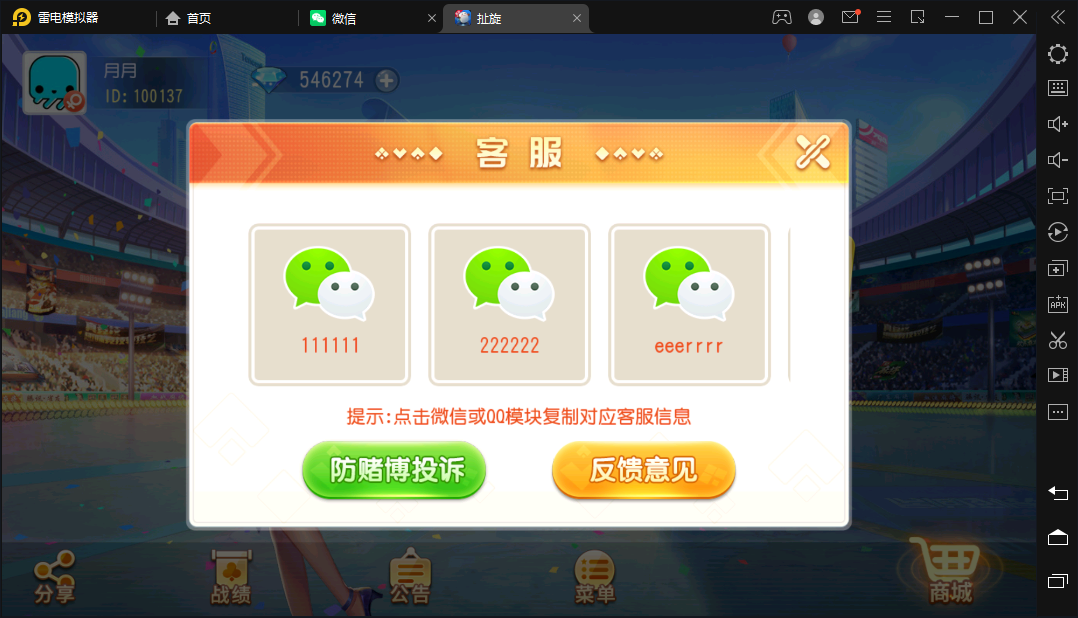The image size is (1078, 618).
Task: Select the 222222 WeChat service card
Action: 509,304
